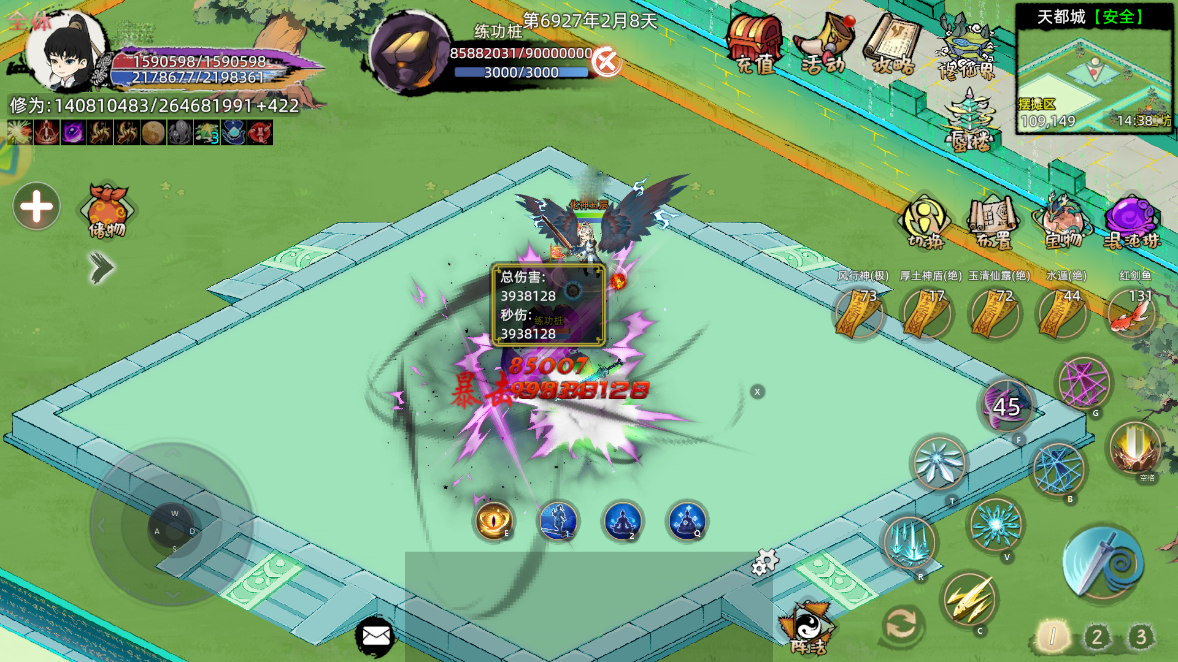This screenshot has height=662, width=1178.
Task: Switch to skill page 2
Action: click(x=1097, y=637)
